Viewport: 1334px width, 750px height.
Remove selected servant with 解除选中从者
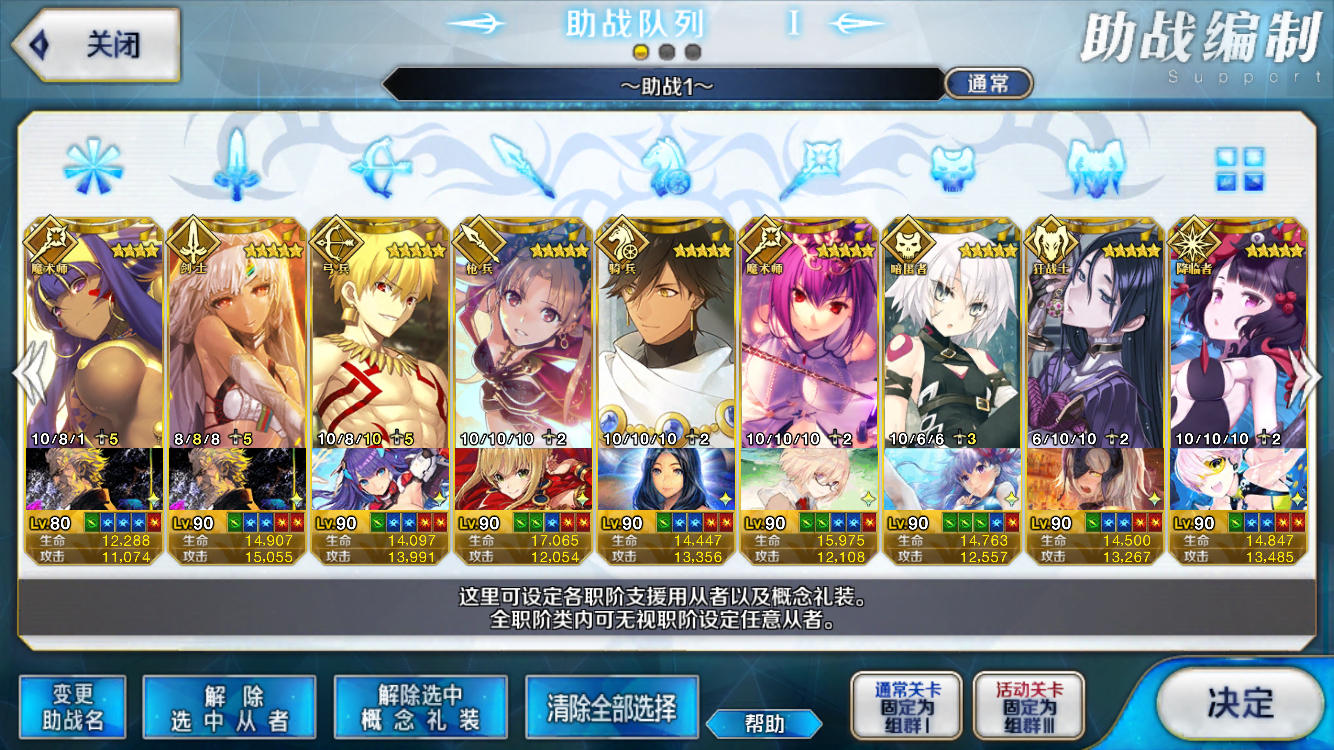point(229,707)
